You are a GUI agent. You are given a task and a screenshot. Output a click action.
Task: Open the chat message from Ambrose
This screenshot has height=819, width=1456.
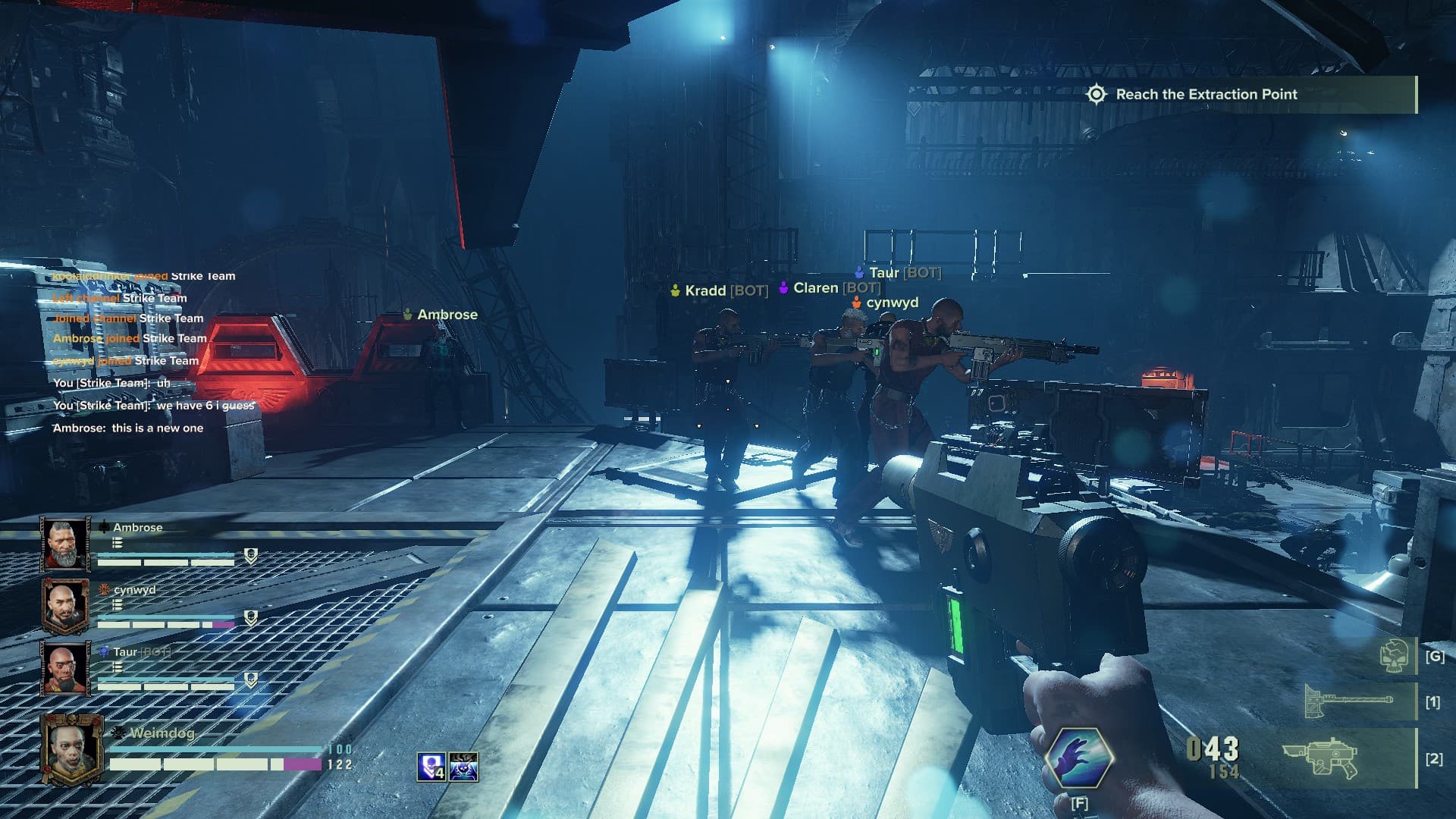[x=128, y=428]
